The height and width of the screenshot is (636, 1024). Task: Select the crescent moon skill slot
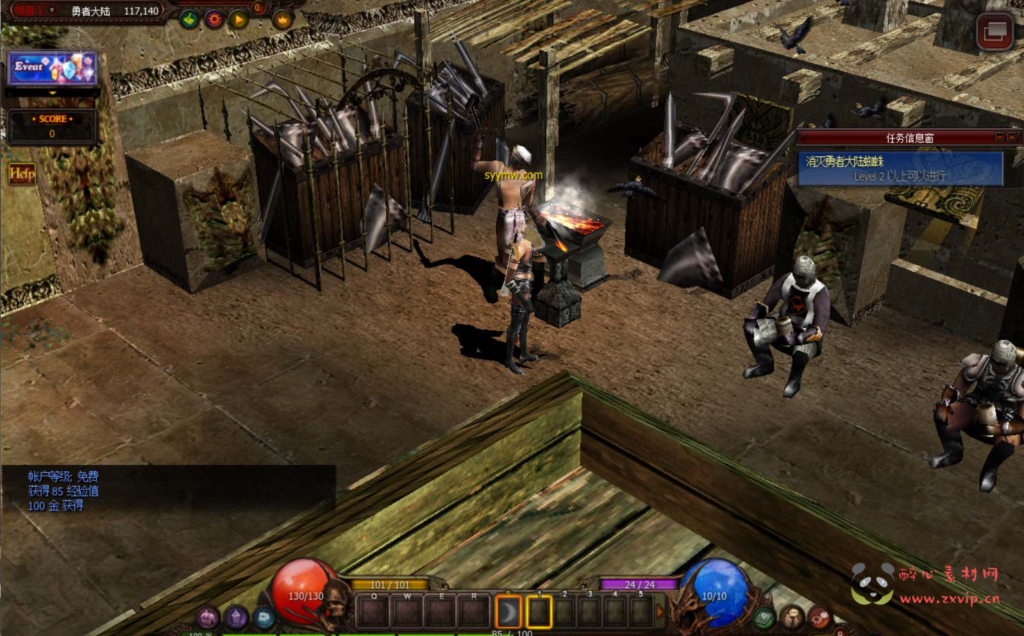508,609
